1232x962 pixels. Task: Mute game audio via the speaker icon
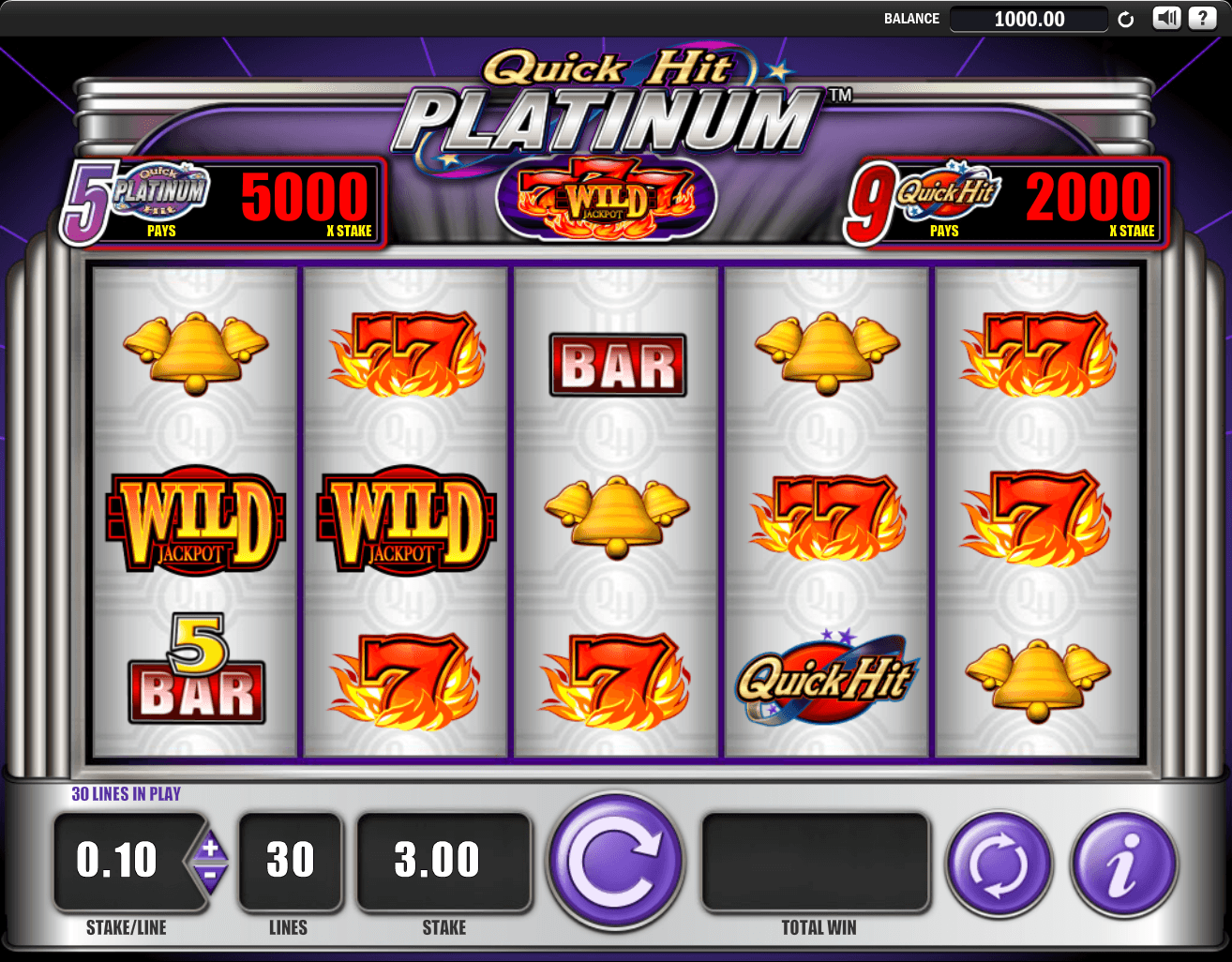[x=1165, y=18]
